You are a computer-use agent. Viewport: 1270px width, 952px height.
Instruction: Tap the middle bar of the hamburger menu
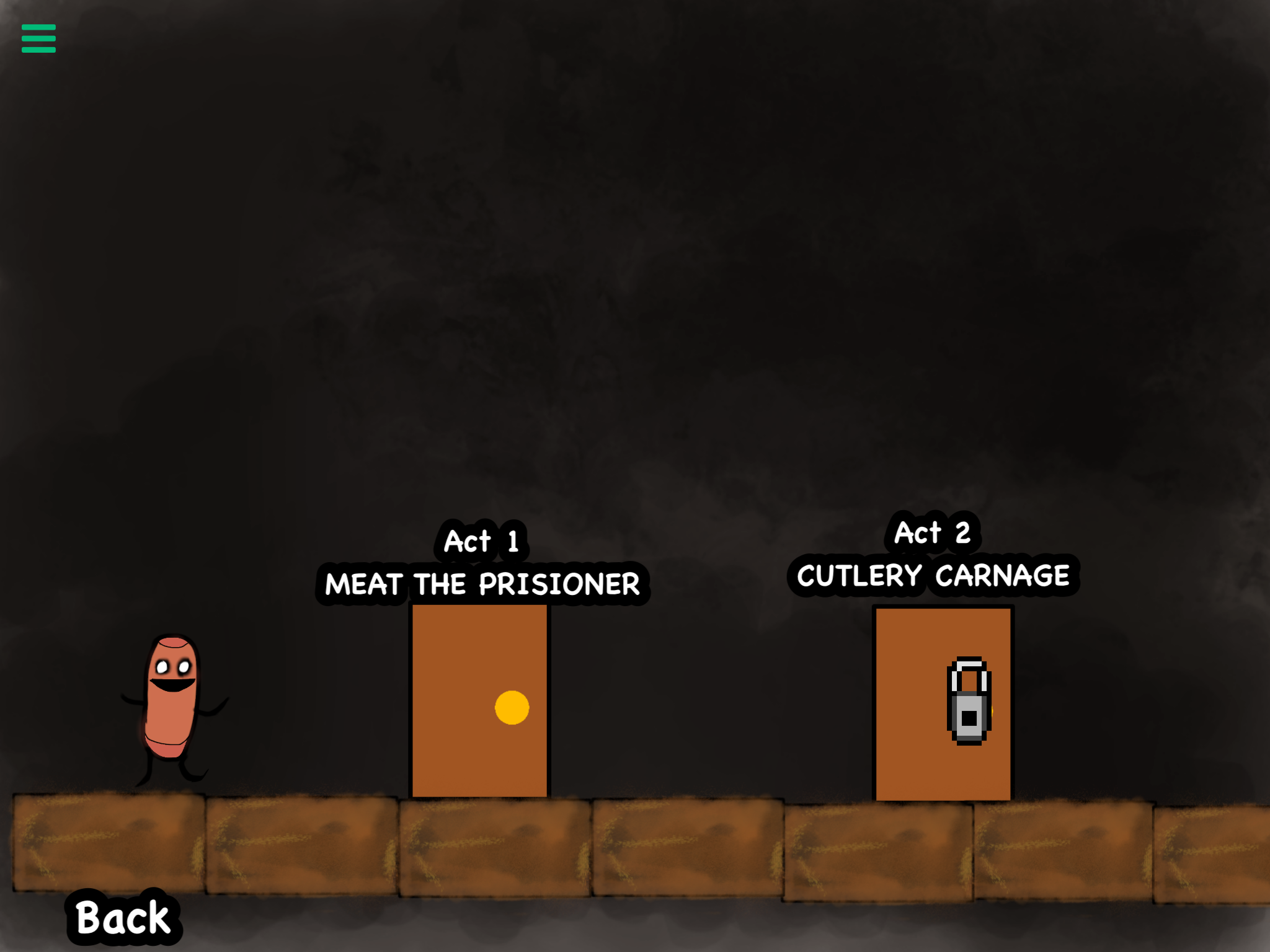[38, 39]
